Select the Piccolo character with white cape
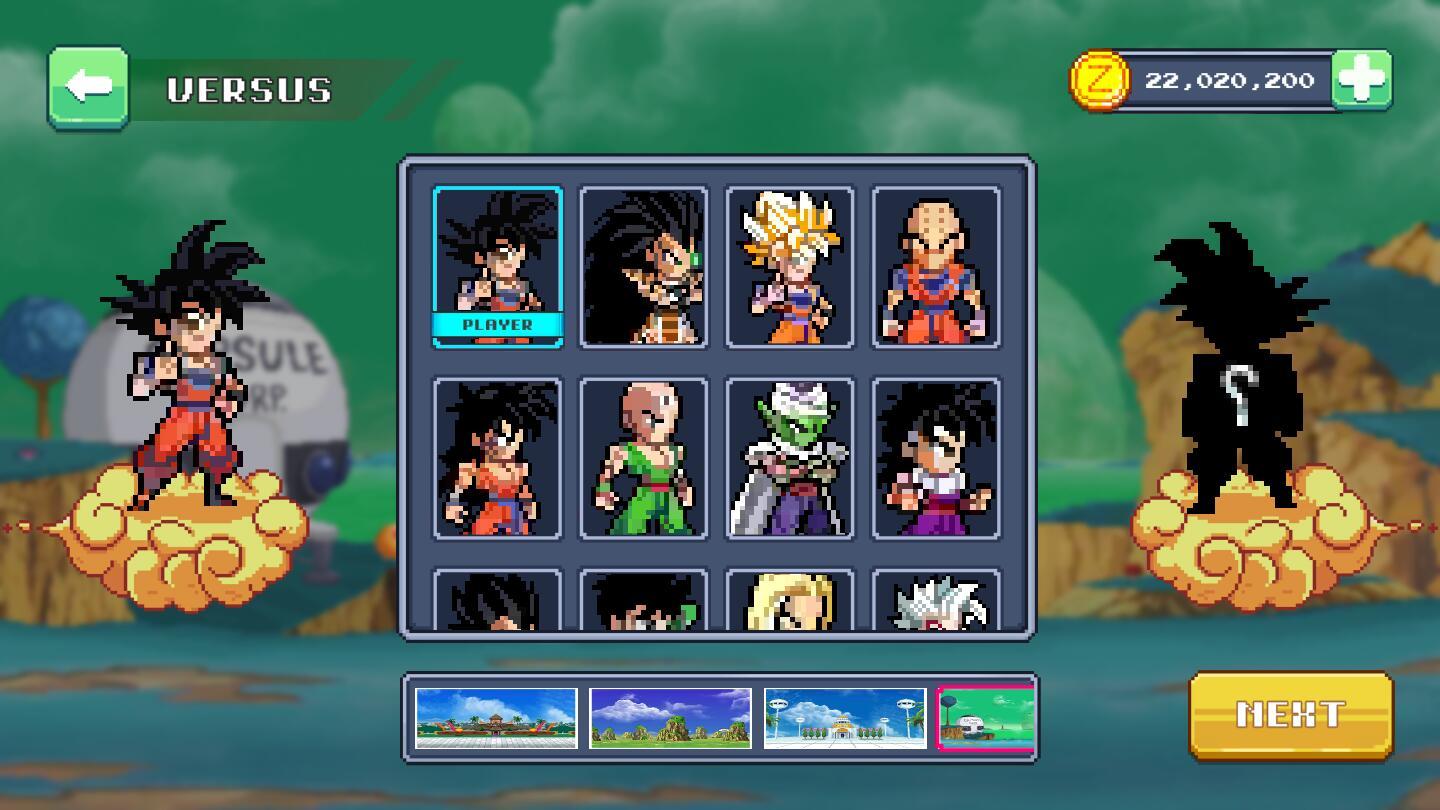This screenshot has width=1440, height=810. pos(789,459)
